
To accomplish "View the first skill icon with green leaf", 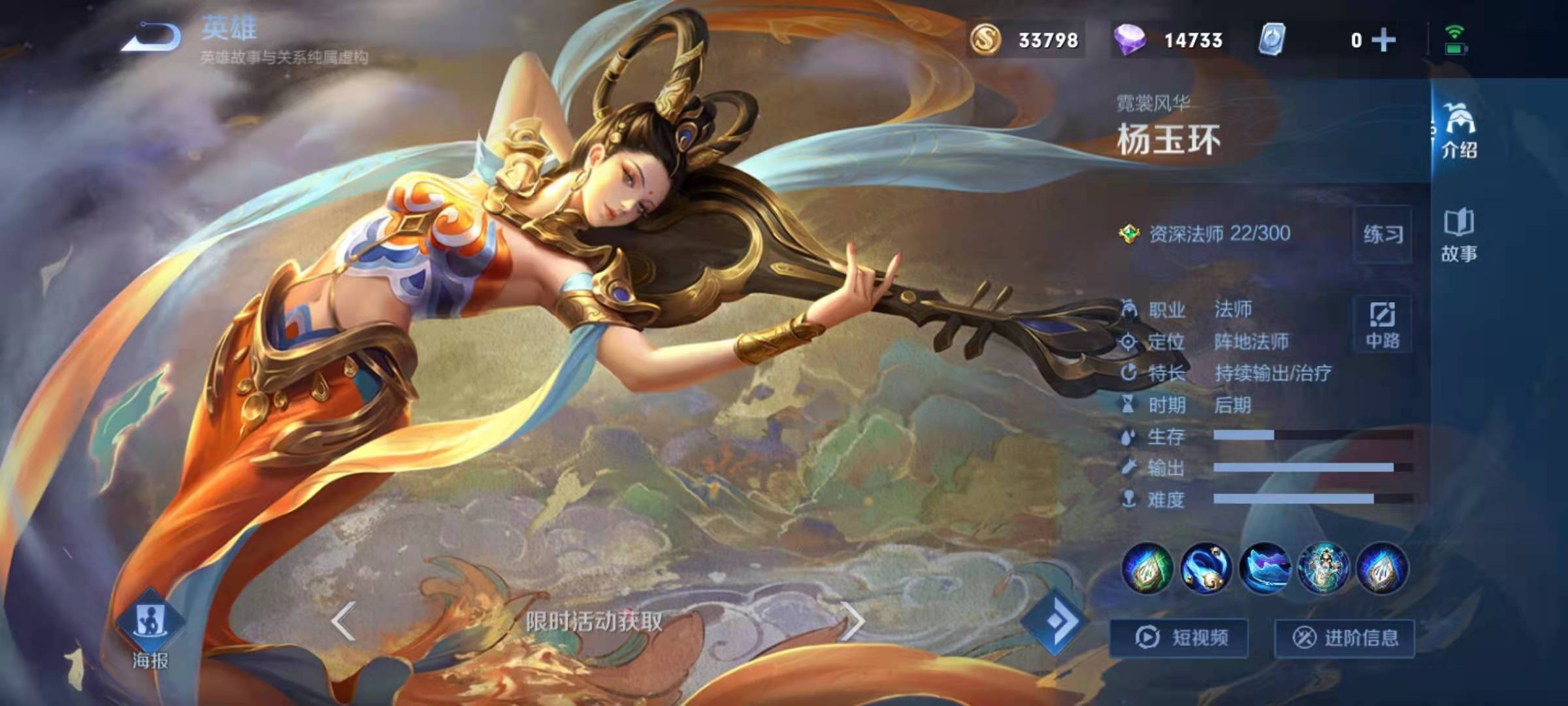I will click(x=1147, y=567).
